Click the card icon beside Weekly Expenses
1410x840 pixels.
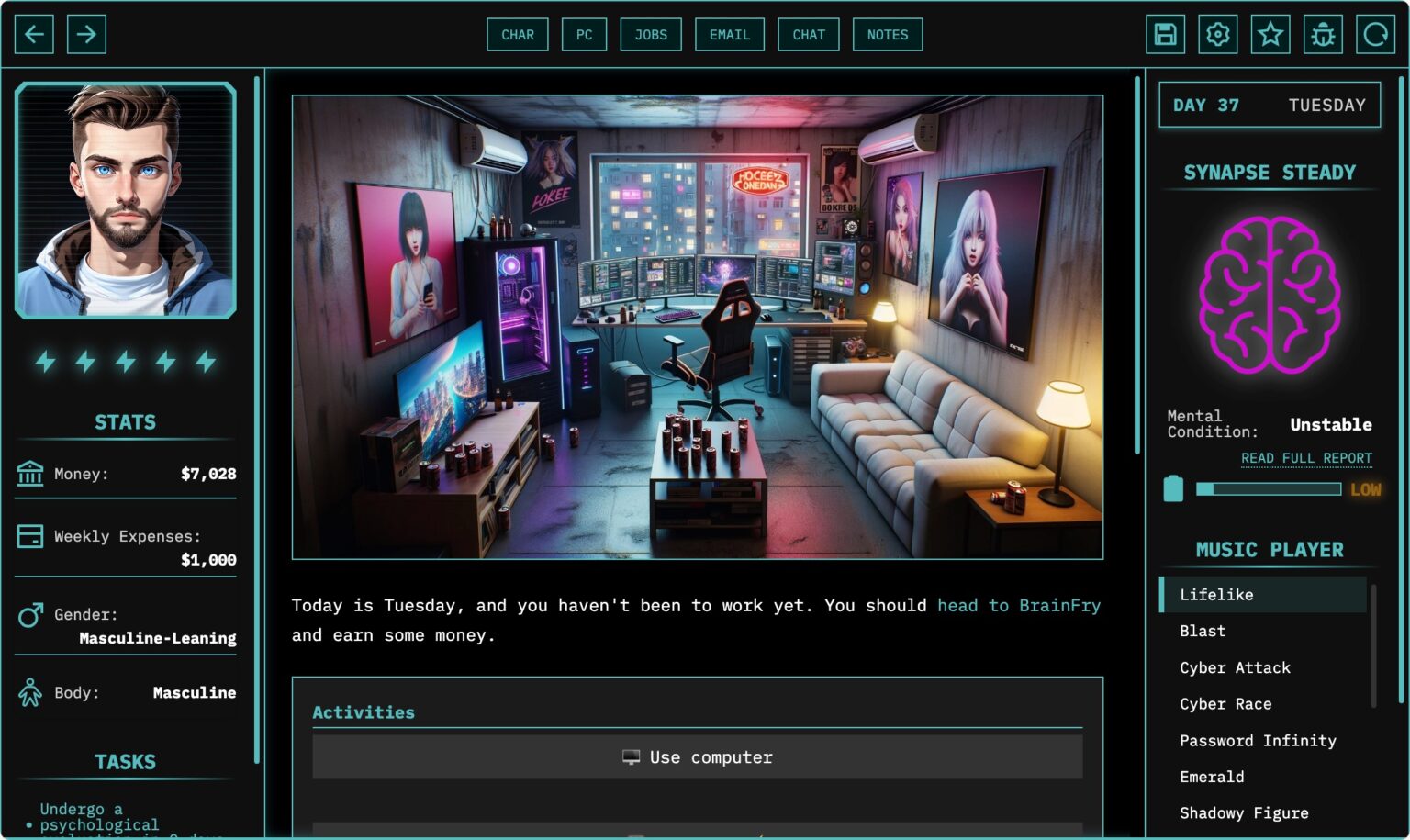coord(29,537)
